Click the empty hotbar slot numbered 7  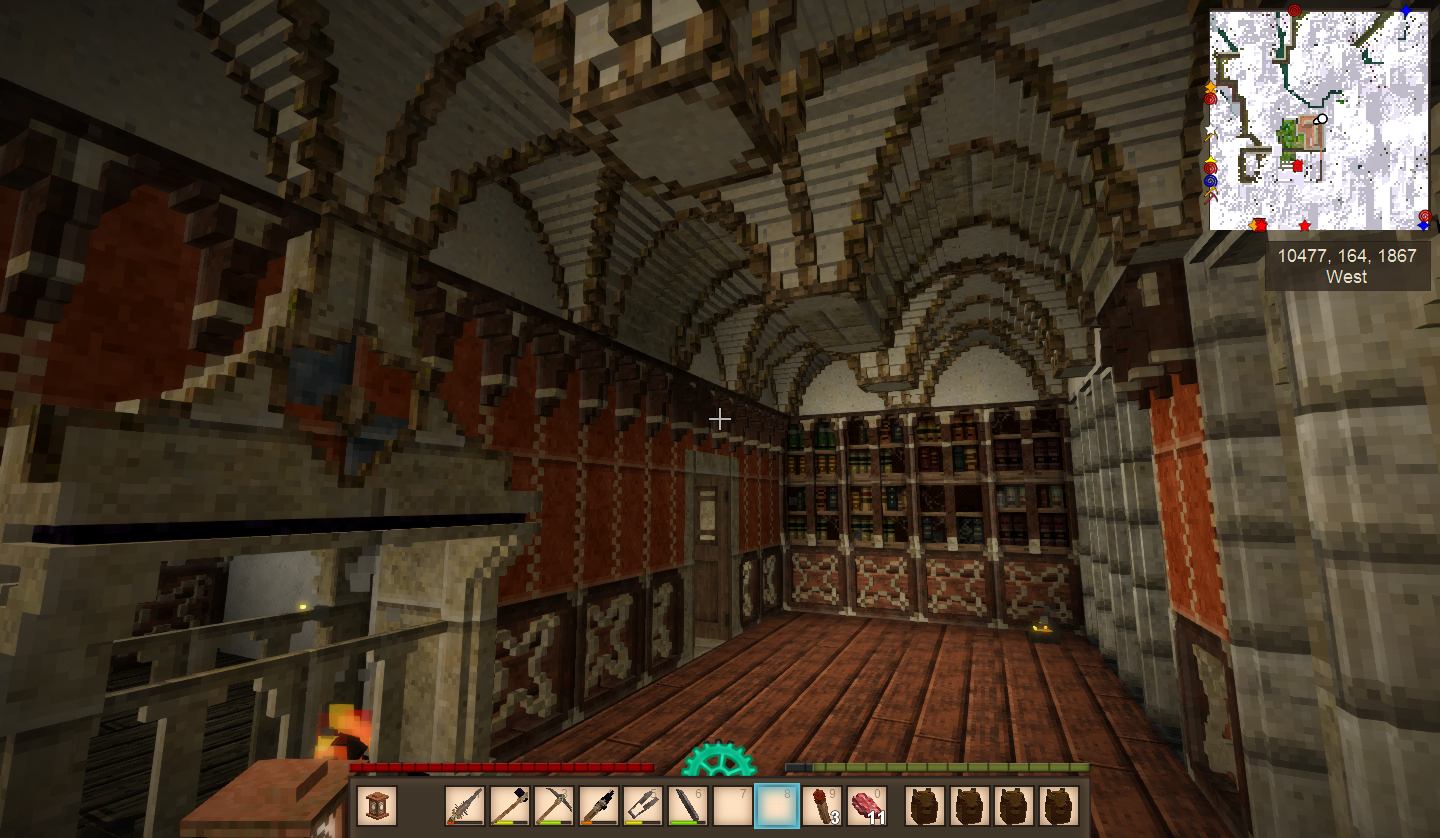tap(733, 806)
